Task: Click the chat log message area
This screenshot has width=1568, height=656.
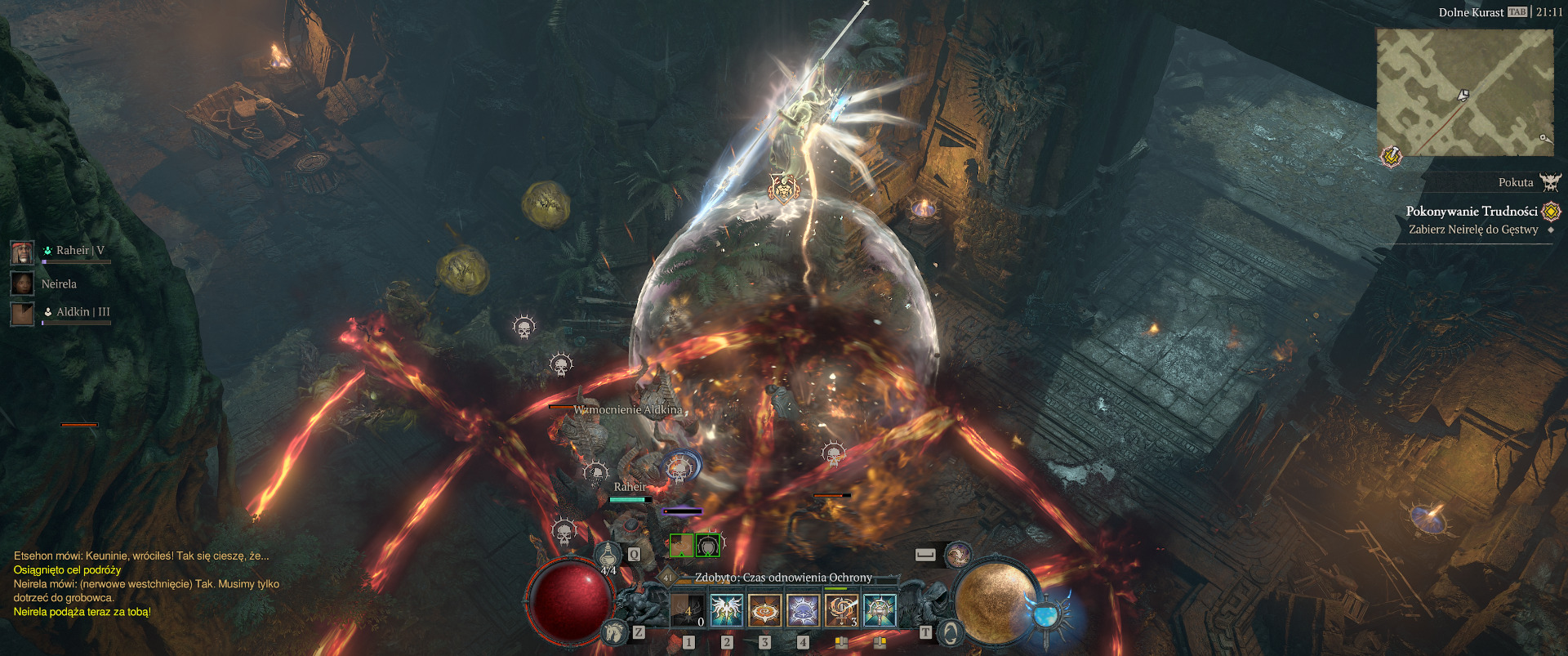Action: click(147, 583)
